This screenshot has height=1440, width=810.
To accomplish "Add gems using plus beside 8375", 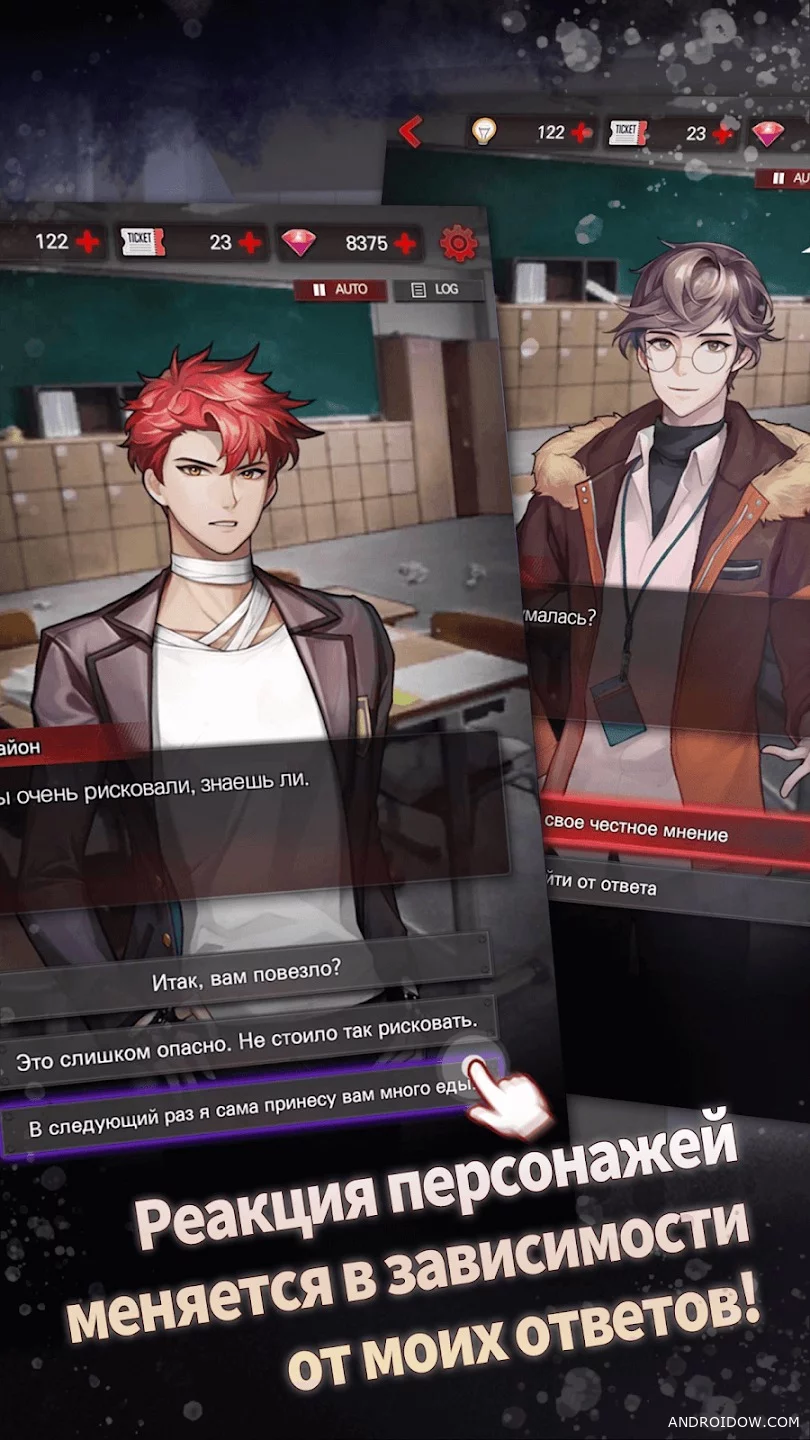I will [x=405, y=243].
